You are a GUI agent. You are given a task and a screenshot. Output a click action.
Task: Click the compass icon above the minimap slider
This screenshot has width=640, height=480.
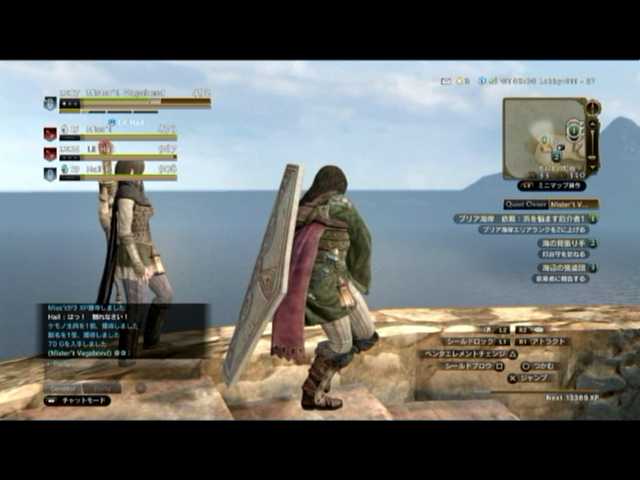[x=593, y=107]
